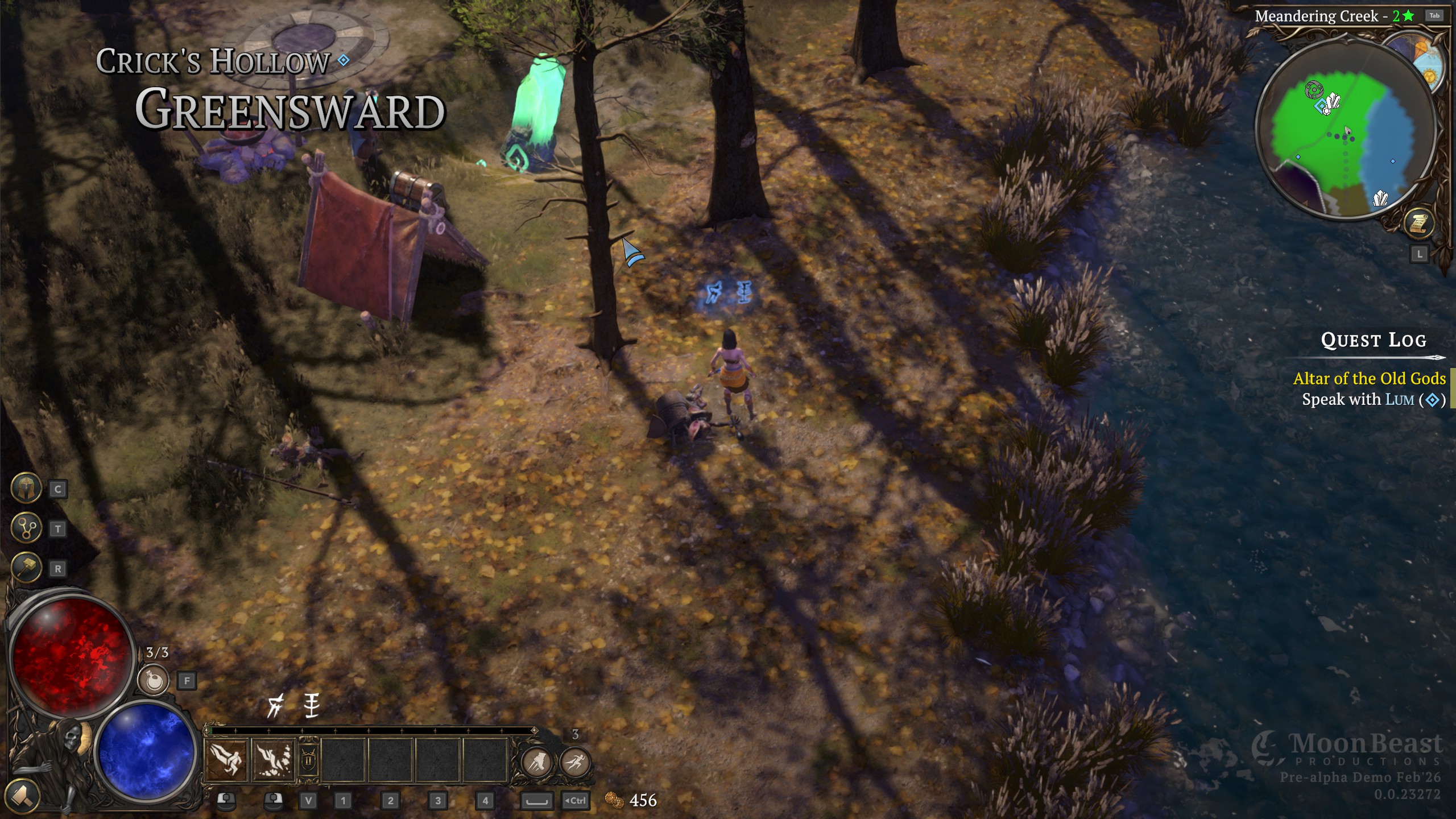Open the crafting hammer icon above the health orb
Viewport: 1456px width, 819px height.
tap(26, 568)
